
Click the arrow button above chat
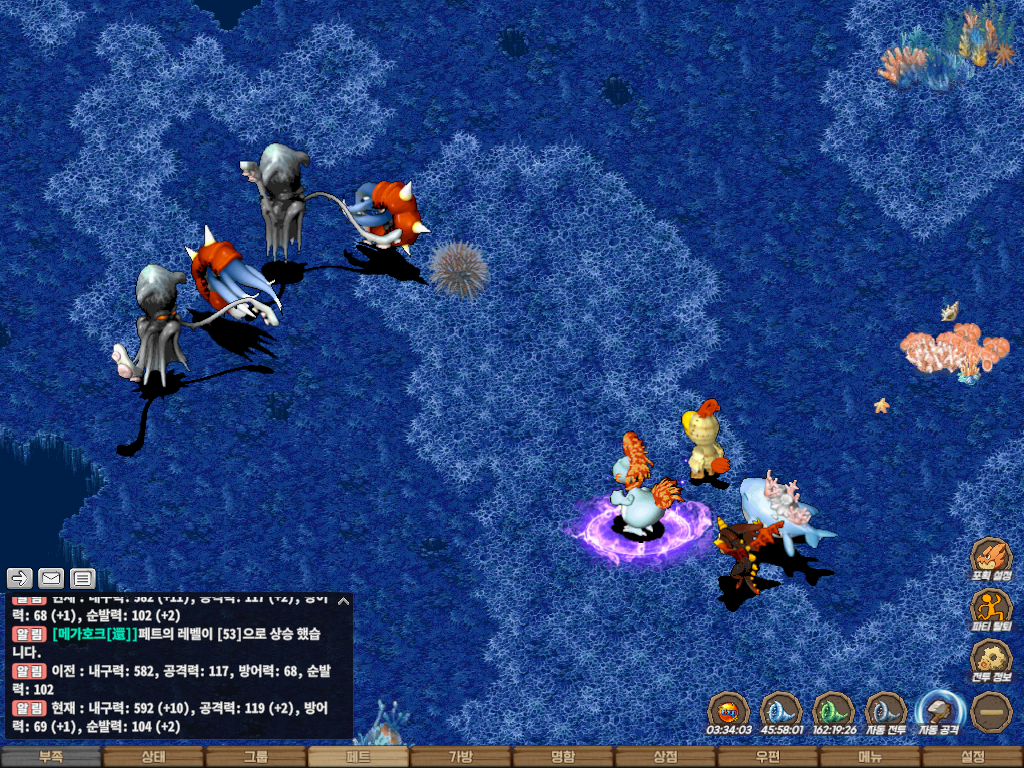[x=20, y=578]
